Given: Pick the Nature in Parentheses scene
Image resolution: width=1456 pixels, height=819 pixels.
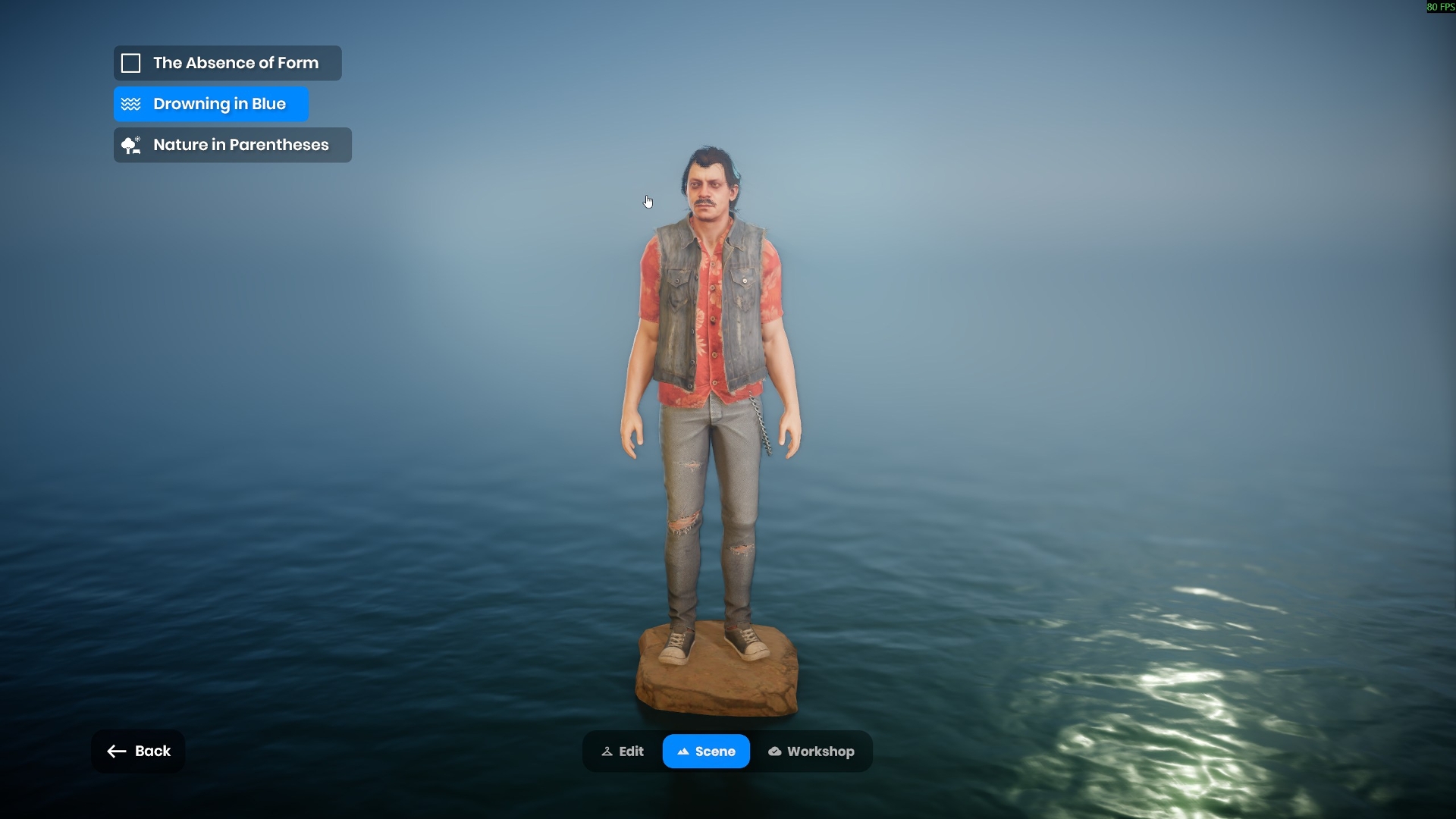Looking at the screenshot, I should [x=233, y=145].
